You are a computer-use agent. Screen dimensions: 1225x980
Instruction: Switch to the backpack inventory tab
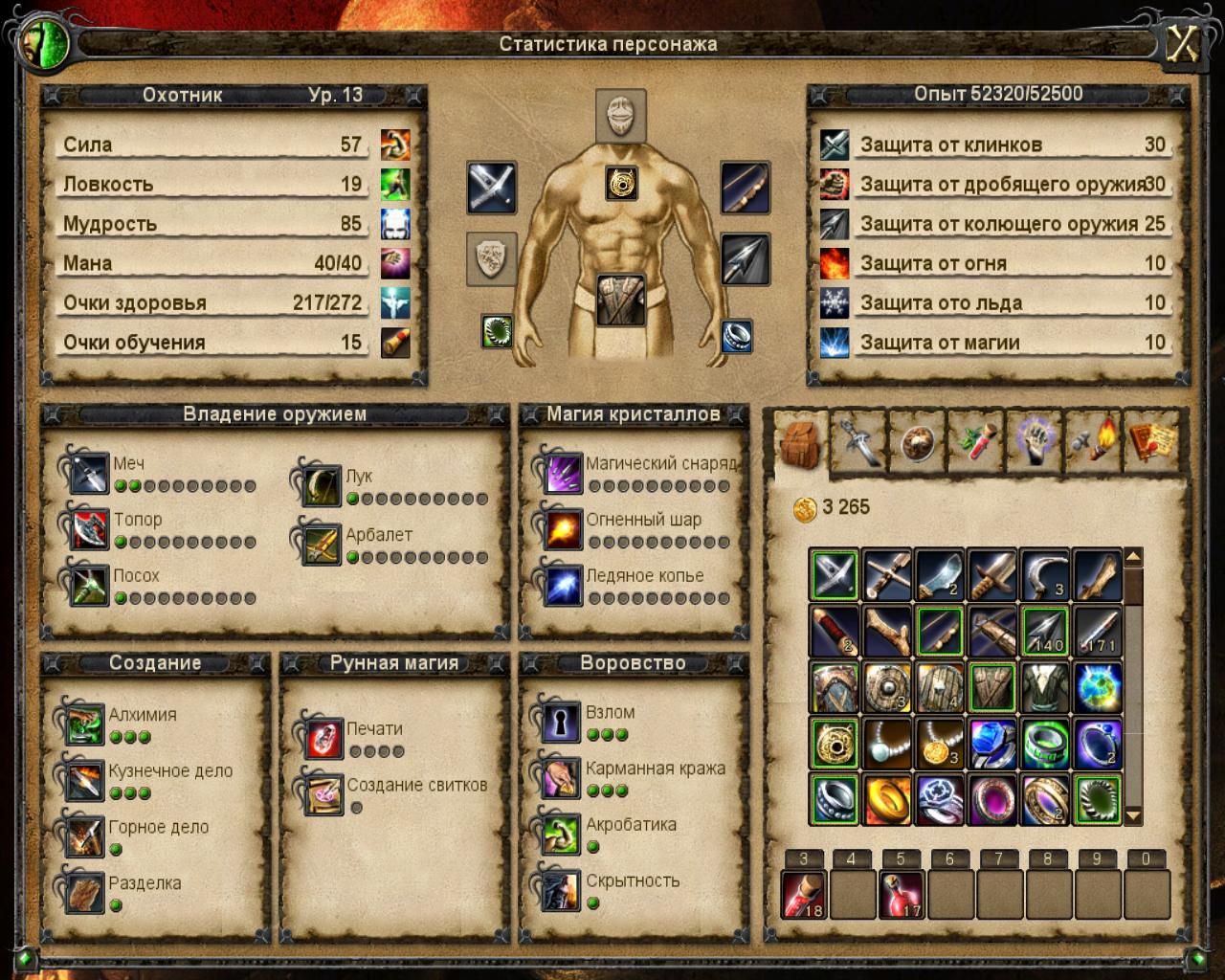pyautogui.click(x=801, y=442)
